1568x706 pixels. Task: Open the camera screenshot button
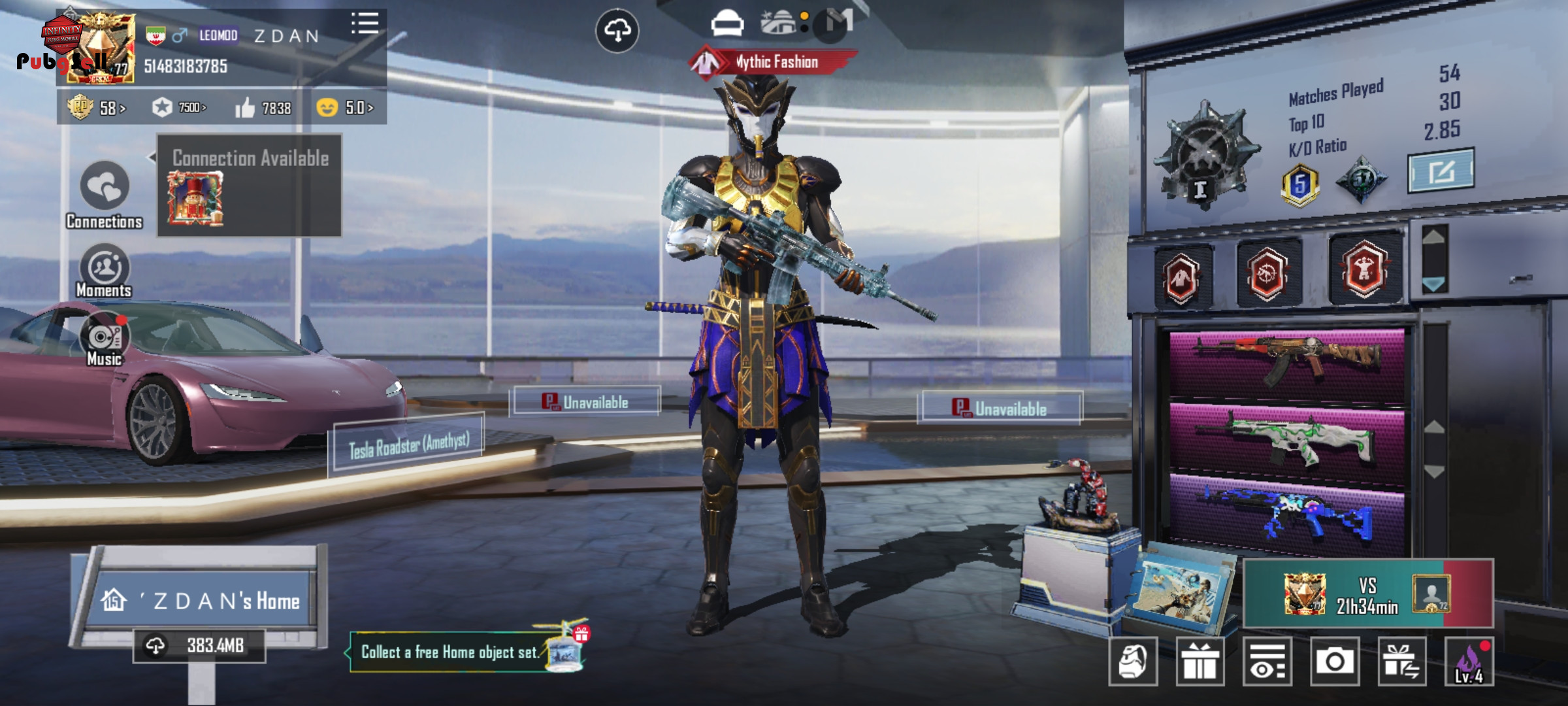tap(1334, 662)
